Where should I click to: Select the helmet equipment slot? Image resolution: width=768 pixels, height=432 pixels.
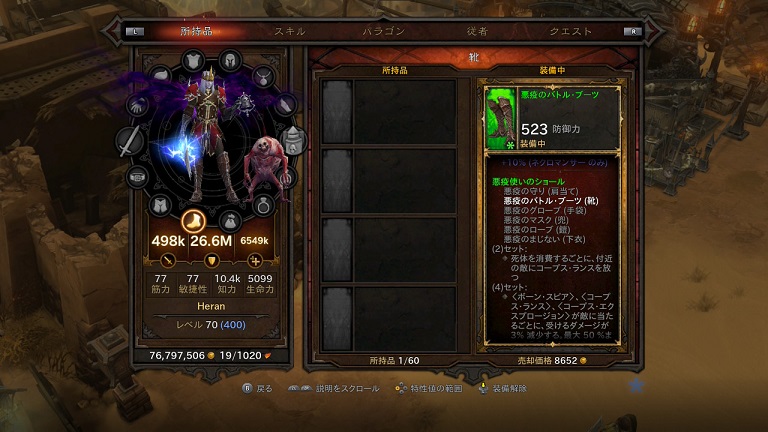point(229,59)
